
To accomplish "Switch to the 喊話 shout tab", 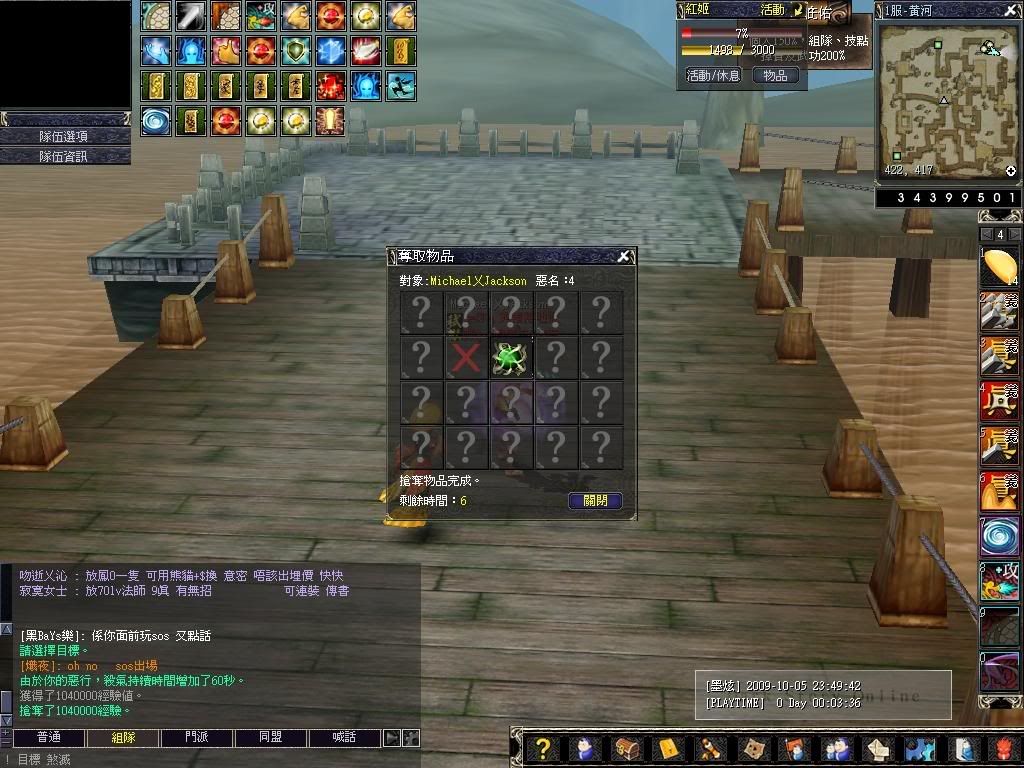I will pos(344,738).
